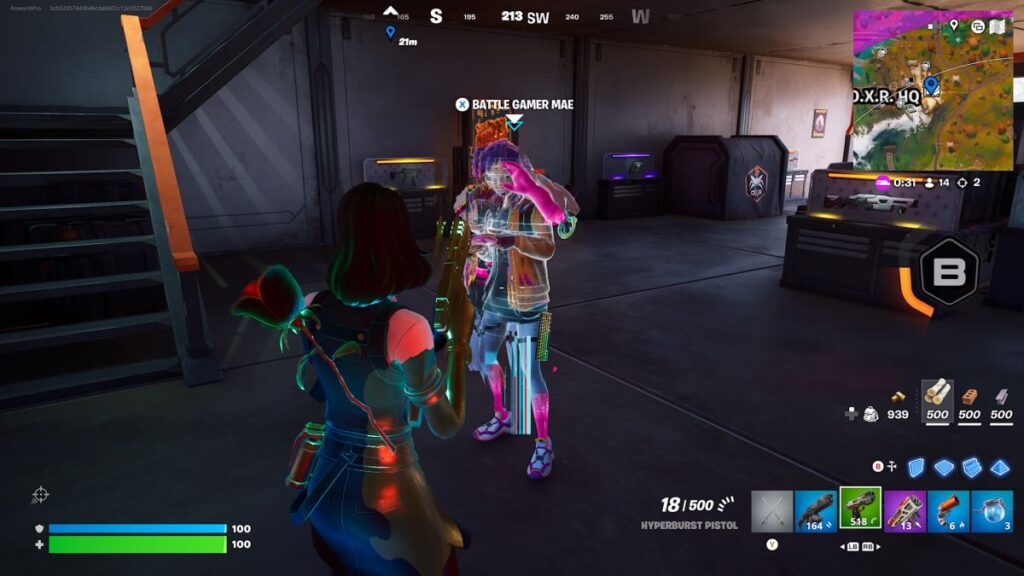The image size is (1024, 576).
Task: Choose the wall building piece
Action: click(x=916, y=467)
